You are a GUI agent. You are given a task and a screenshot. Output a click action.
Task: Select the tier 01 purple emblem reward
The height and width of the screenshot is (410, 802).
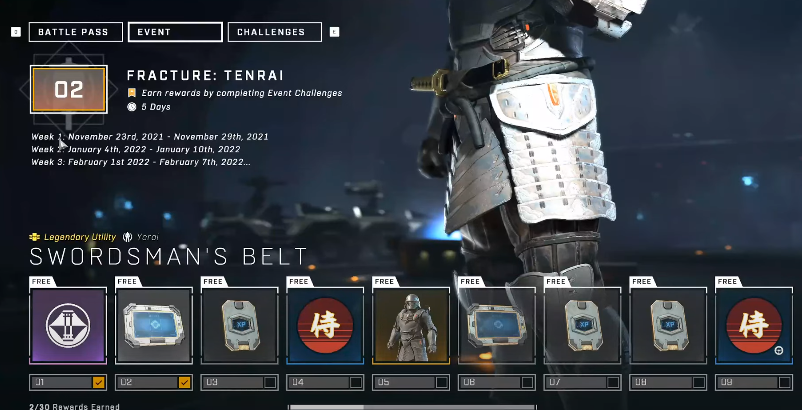68,326
